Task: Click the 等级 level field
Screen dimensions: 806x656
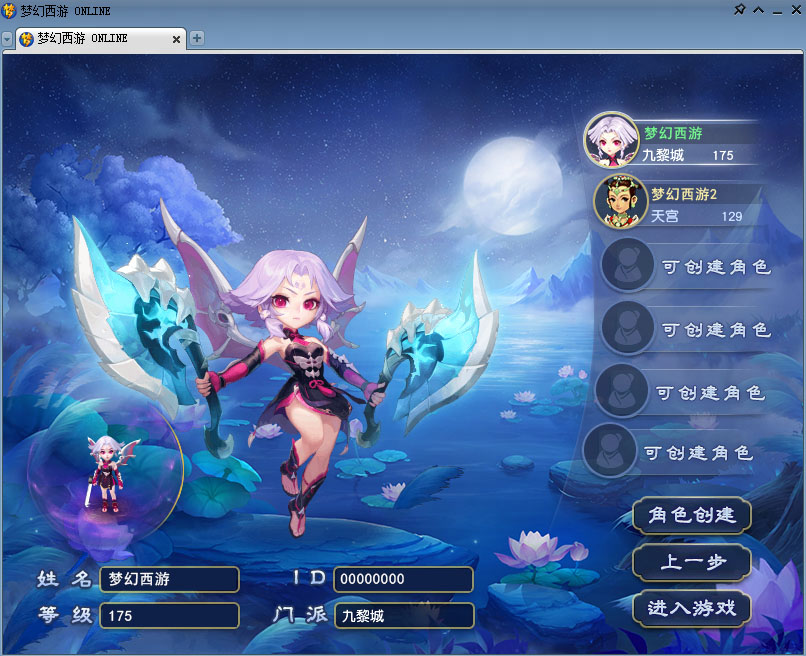Action: coord(169,615)
